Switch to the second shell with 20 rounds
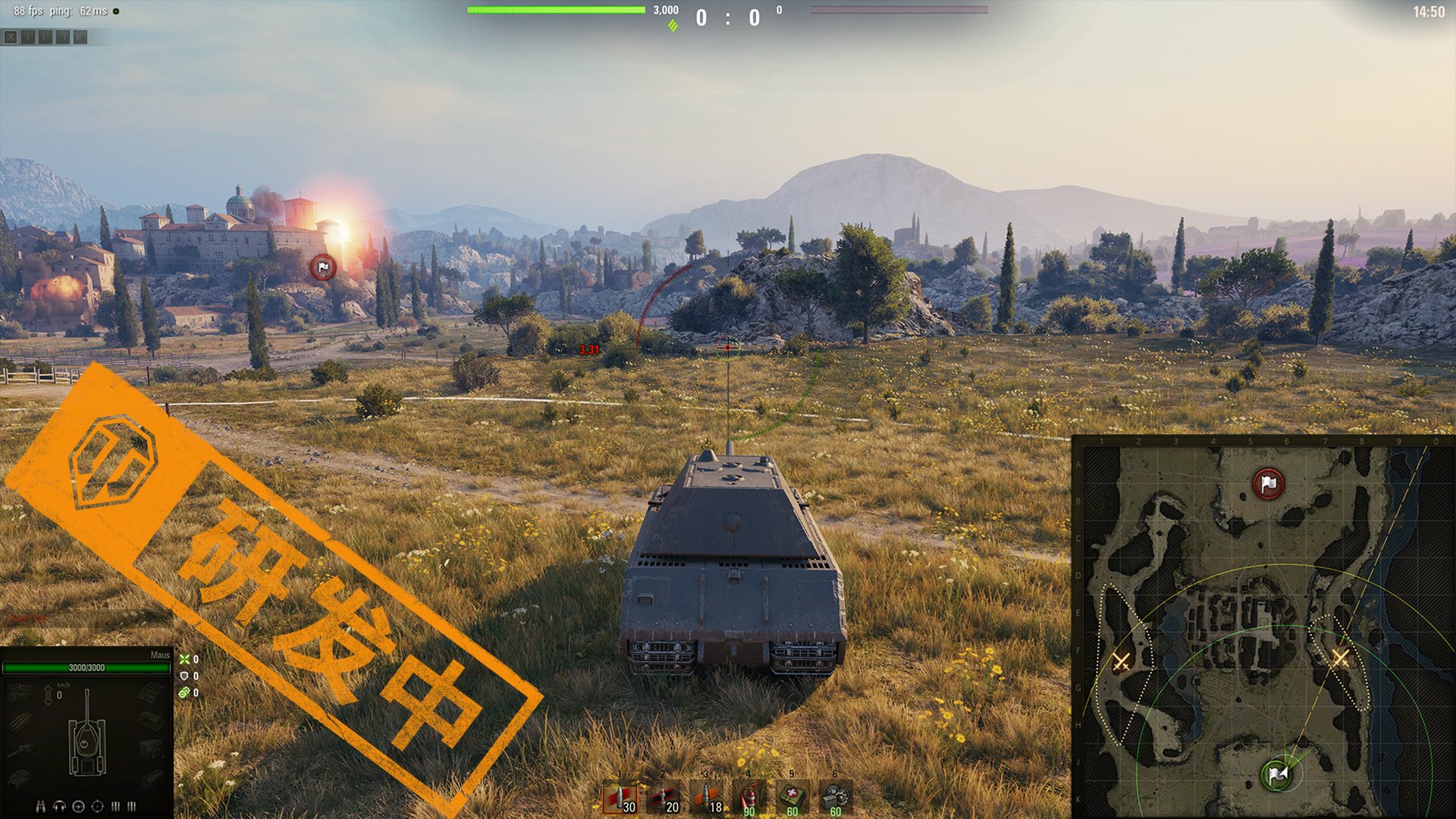Viewport: 1456px width, 819px height. tap(664, 799)
